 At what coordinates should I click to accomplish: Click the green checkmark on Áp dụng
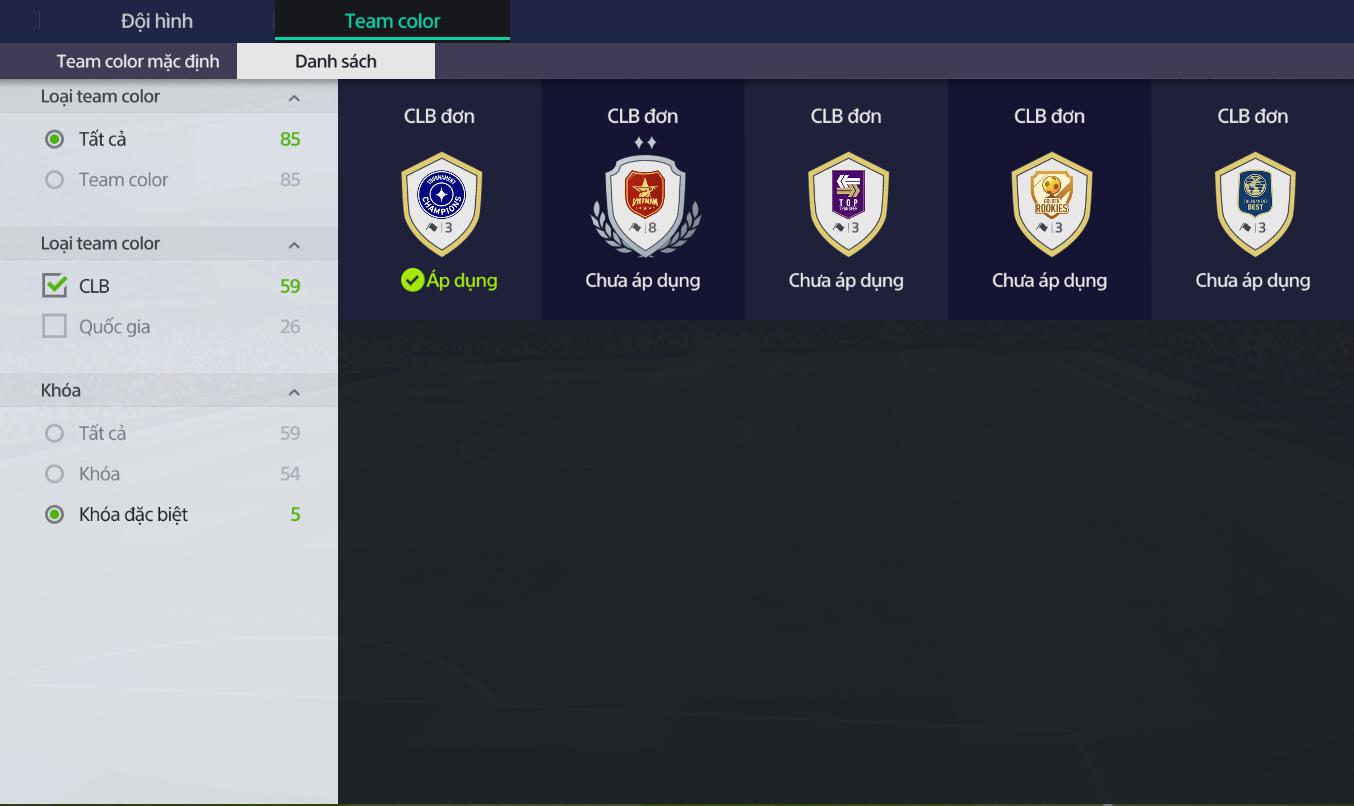click(413, 280)
